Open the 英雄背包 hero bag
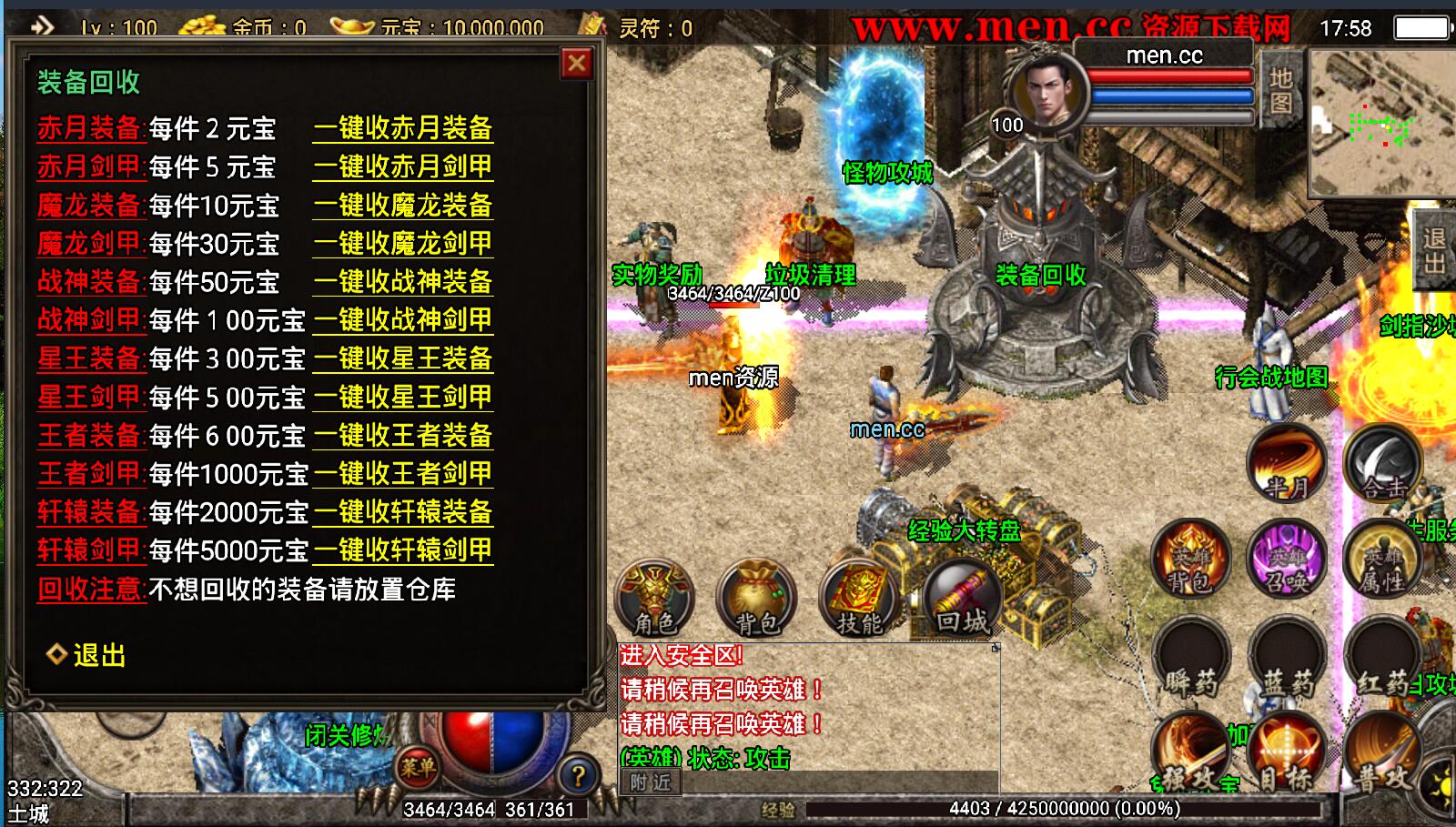This screenshot has height=827, width=1456. pyautogui.click(x=1190, y=560)
